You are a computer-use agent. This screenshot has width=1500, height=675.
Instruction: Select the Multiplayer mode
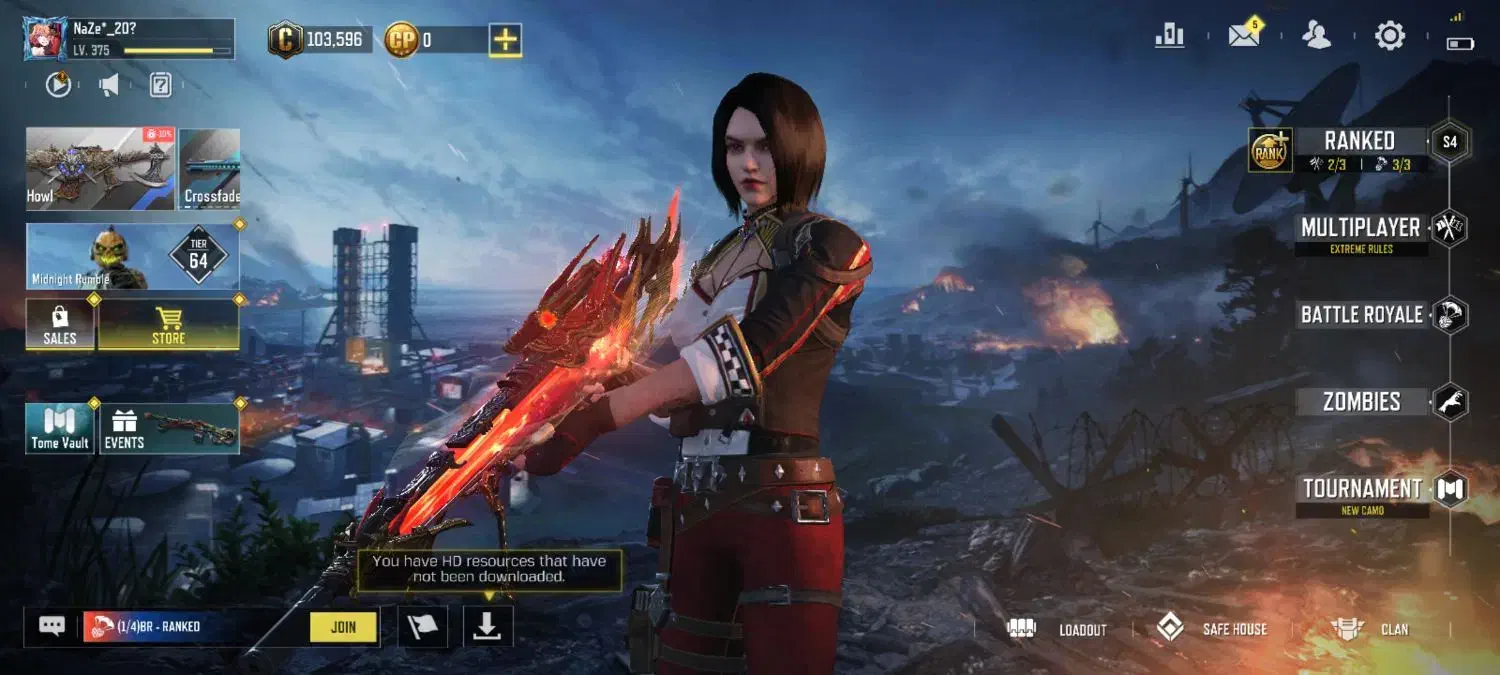pos(1360,228)
